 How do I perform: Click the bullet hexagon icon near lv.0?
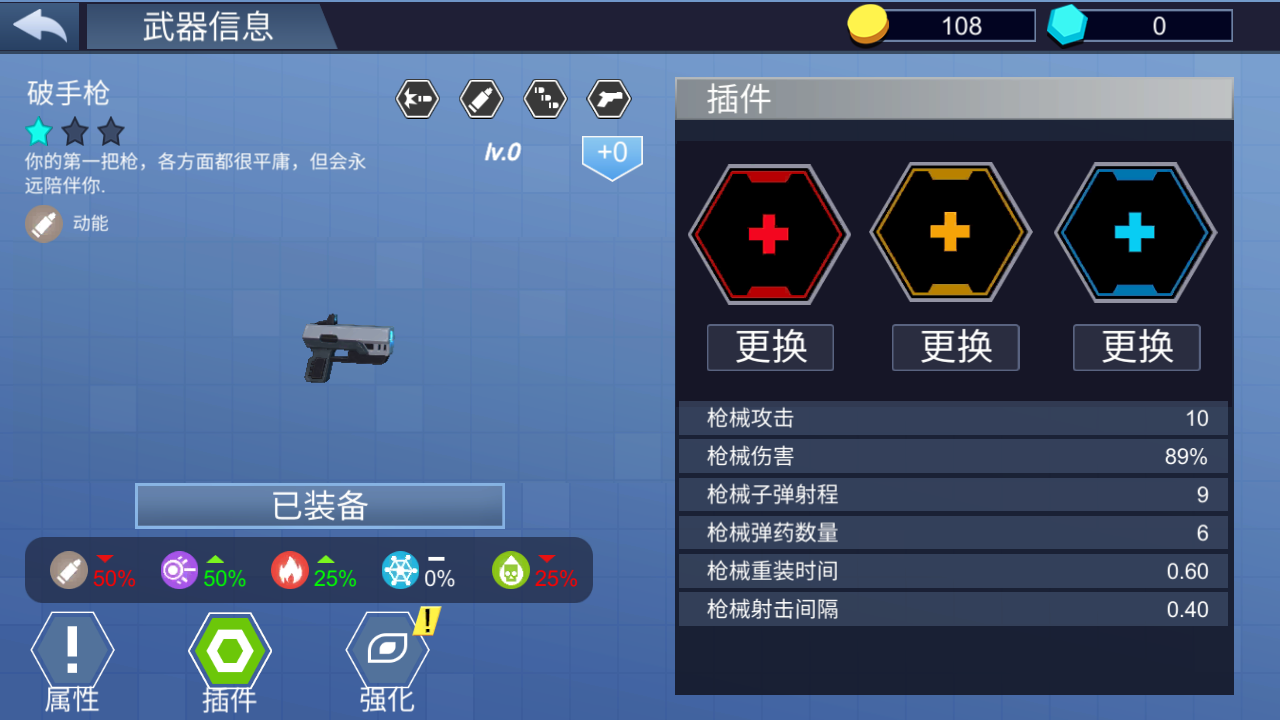tap(481, 99)
